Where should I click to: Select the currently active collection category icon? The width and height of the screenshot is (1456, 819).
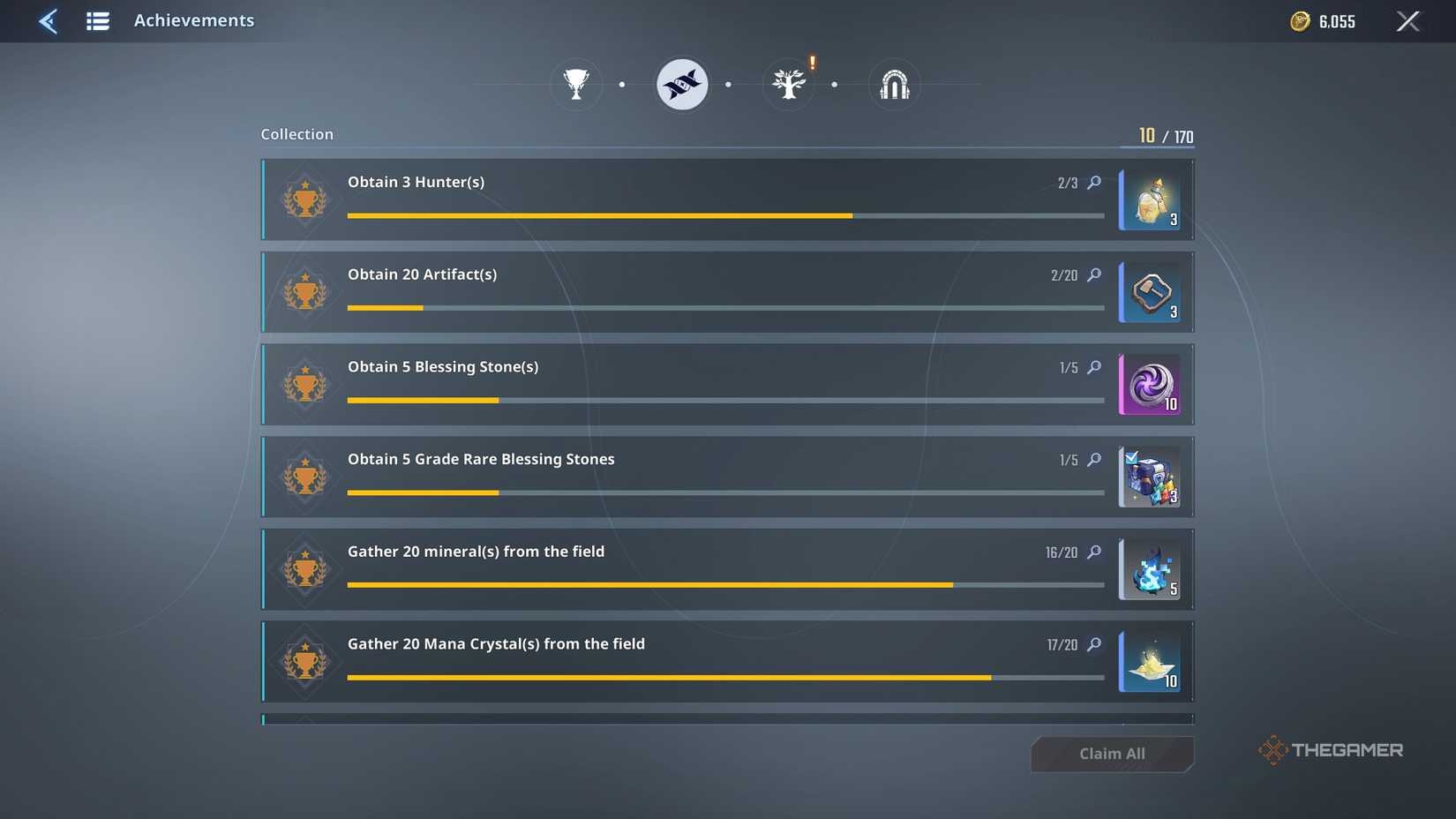click(x=681, y=84)
